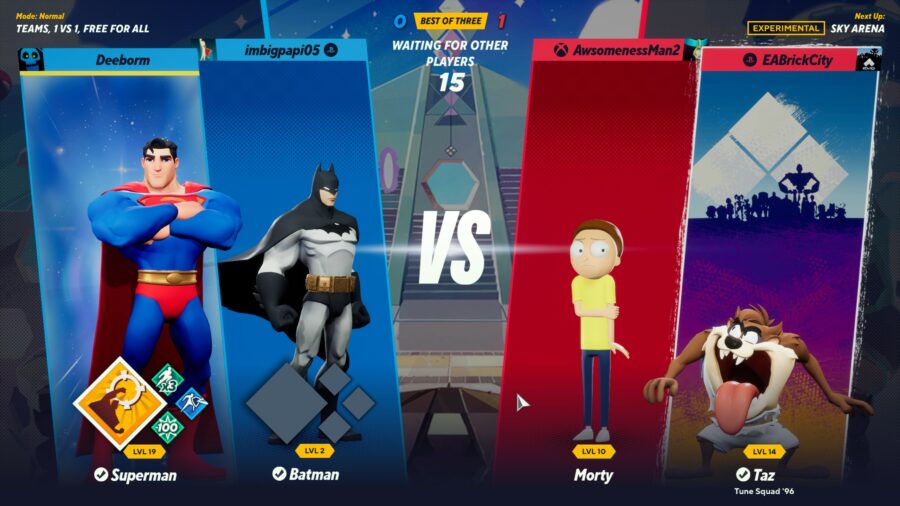Select EABrickCity's player name banner
The height and width of the screenshot is (506, 900).
[783, 60]
